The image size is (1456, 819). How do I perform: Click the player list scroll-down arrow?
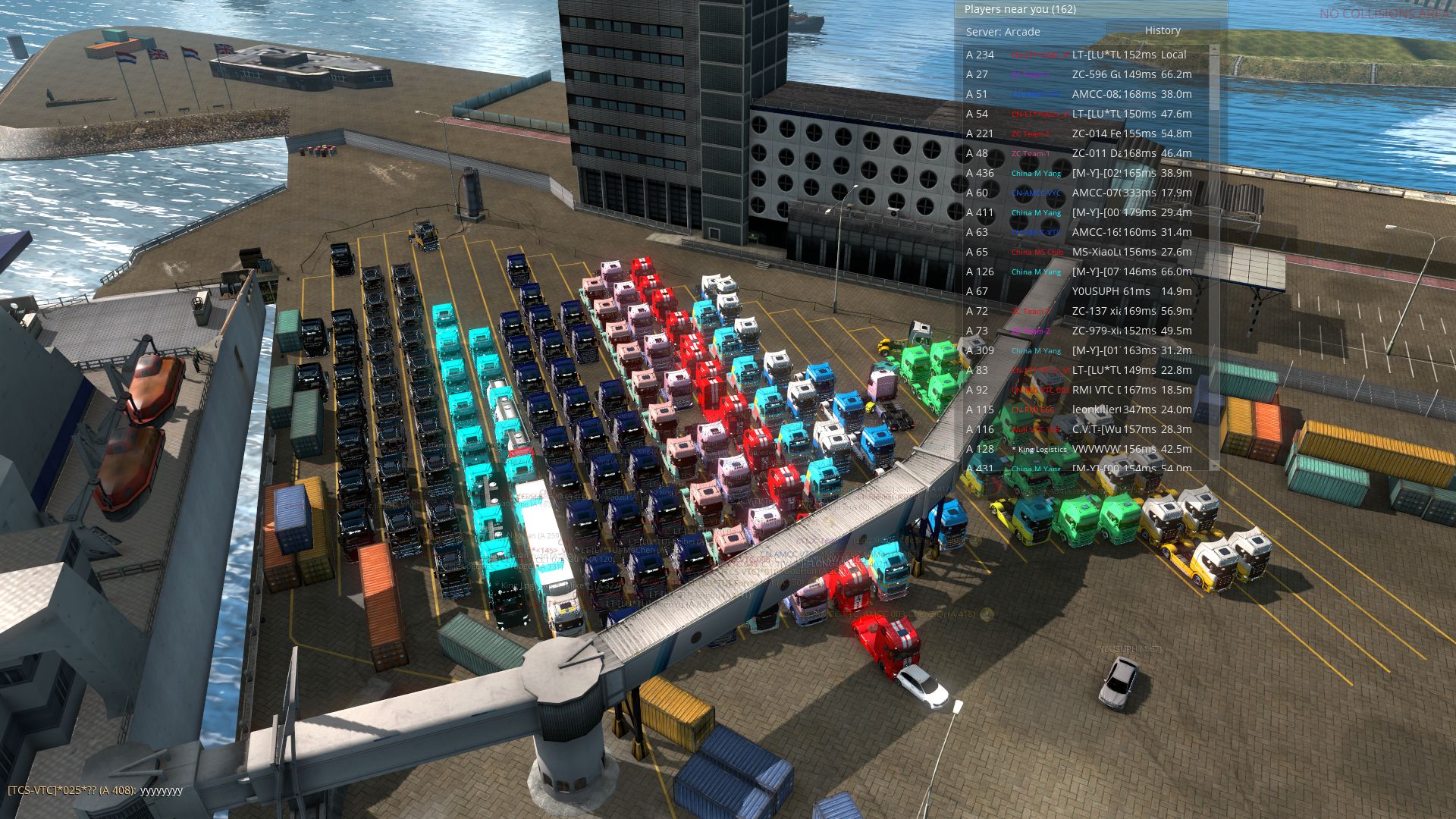click(1214, 465)
